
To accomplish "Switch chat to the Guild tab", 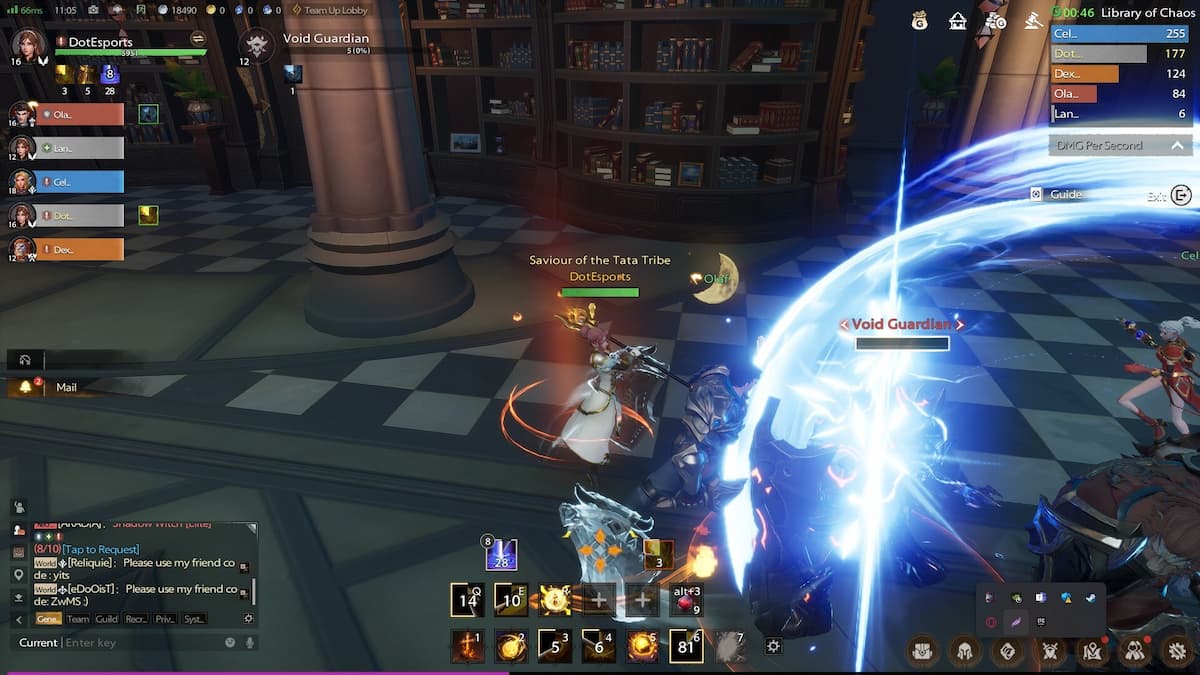I will 106,619.
